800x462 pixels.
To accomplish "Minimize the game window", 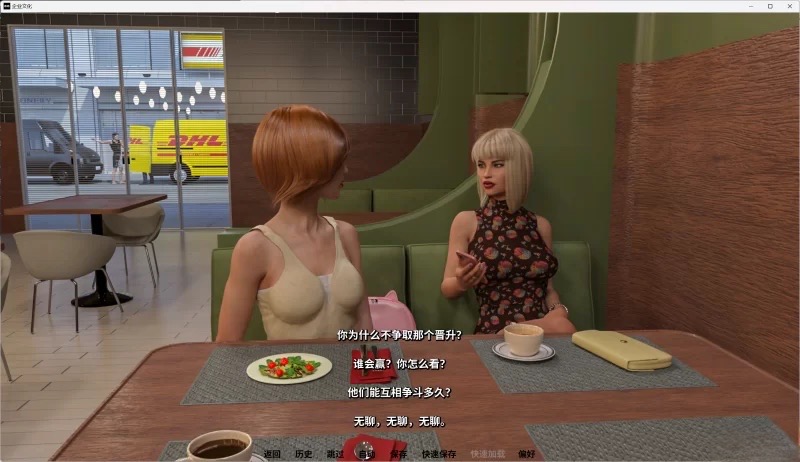I will [x=753, y=6].
